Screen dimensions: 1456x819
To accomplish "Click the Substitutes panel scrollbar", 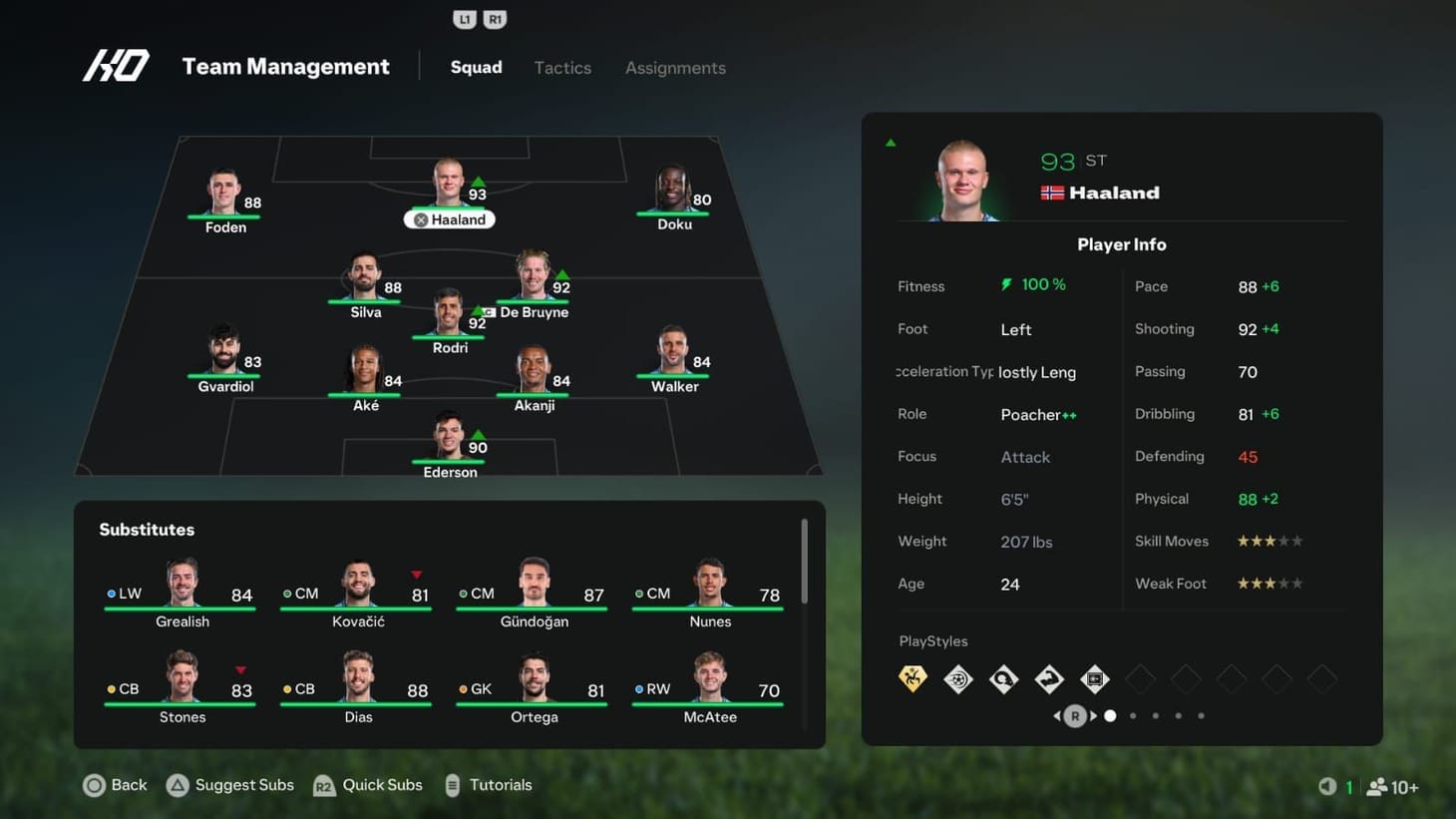I will [x=804, y=559].
